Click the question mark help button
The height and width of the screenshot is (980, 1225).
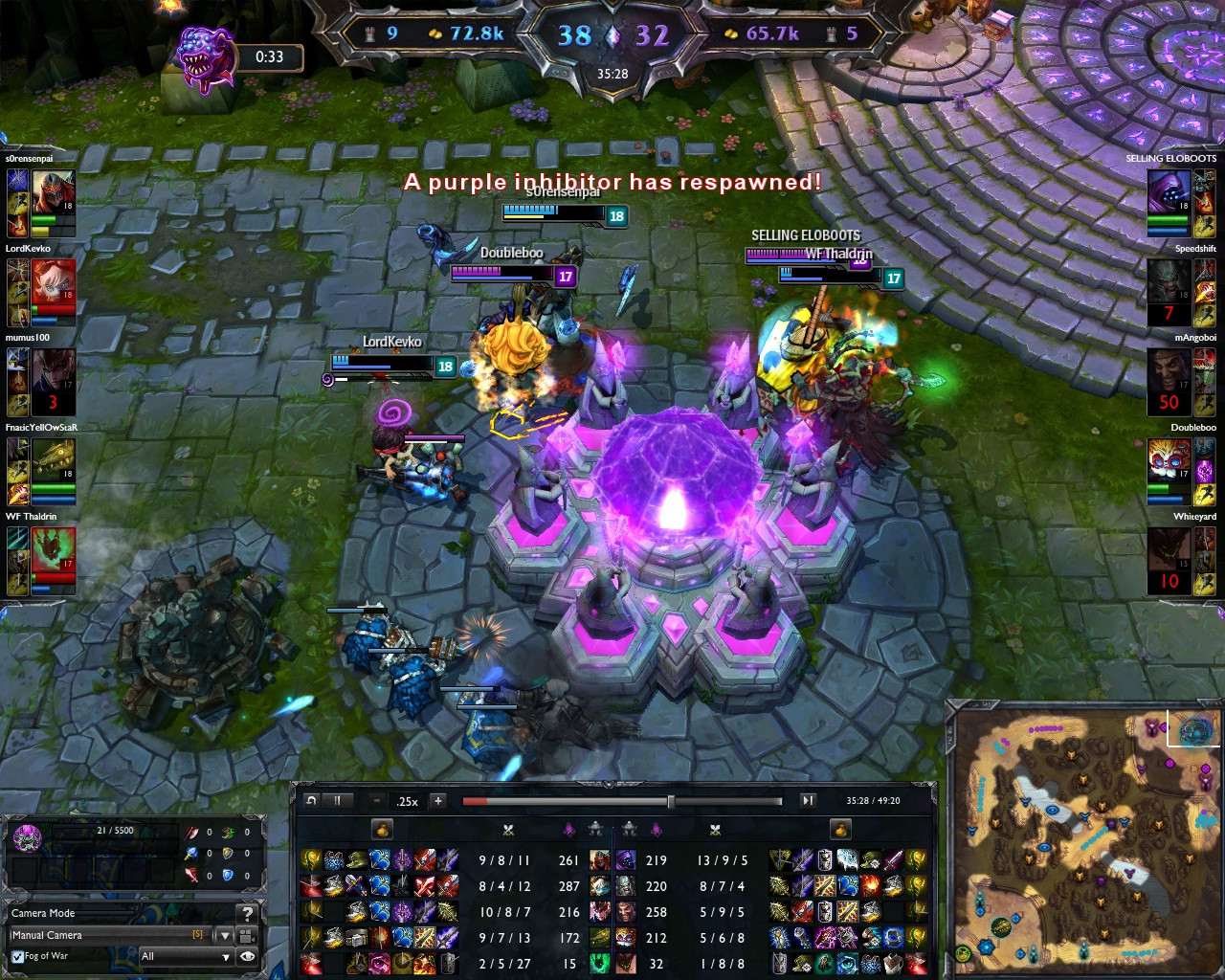[247, 914]
